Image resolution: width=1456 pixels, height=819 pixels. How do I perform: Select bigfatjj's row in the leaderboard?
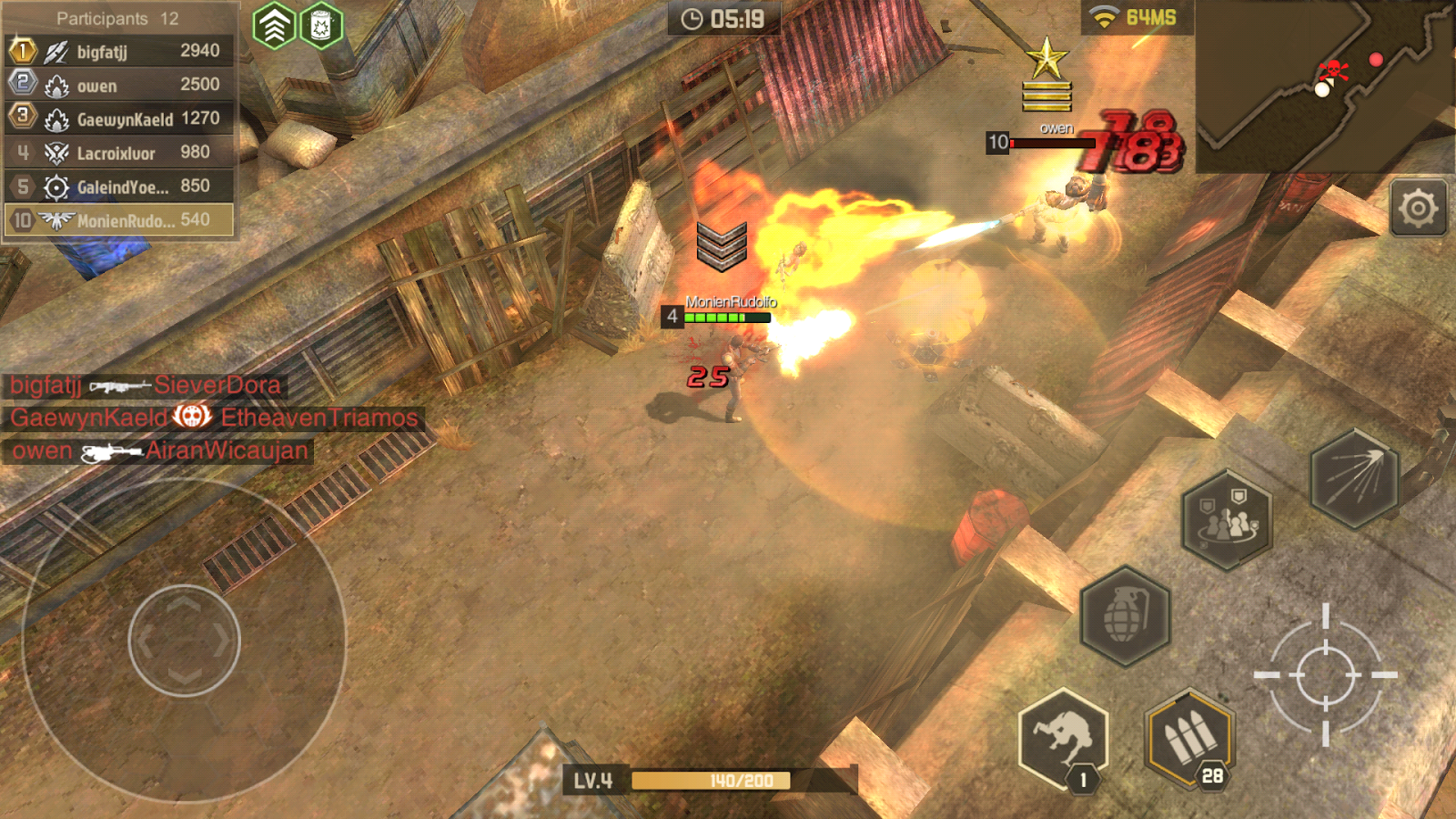120,51
